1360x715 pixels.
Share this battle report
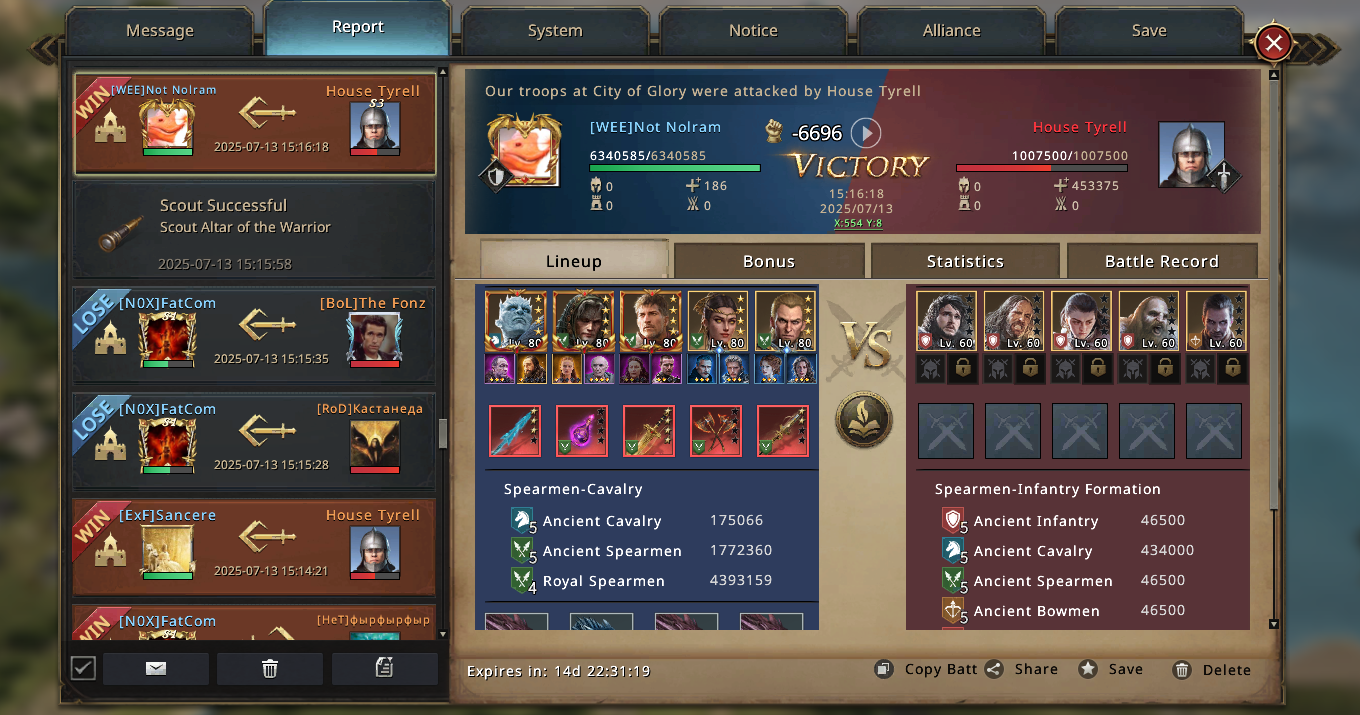1021,670
